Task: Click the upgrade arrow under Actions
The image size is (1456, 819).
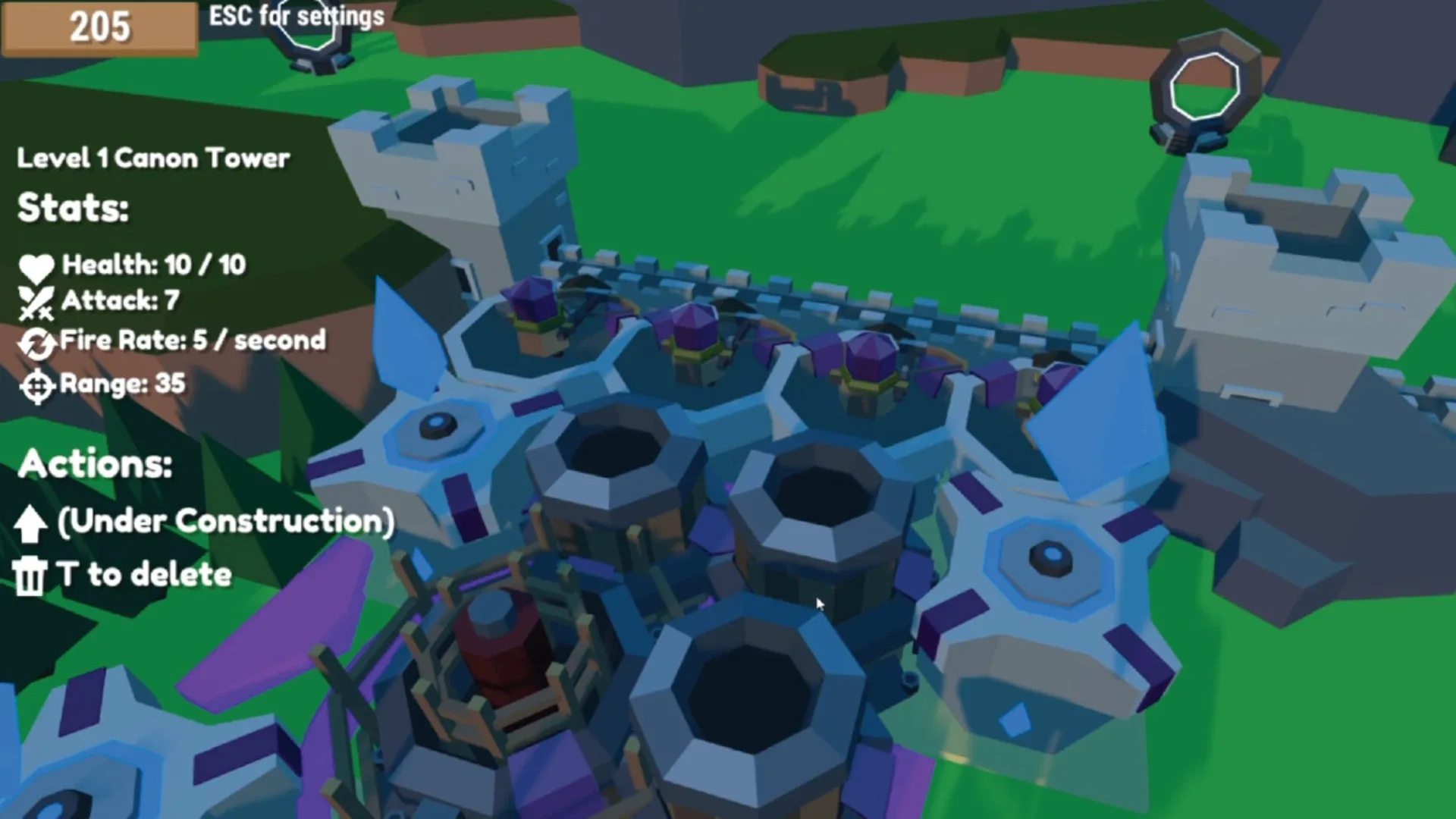Action: [30, 521]
